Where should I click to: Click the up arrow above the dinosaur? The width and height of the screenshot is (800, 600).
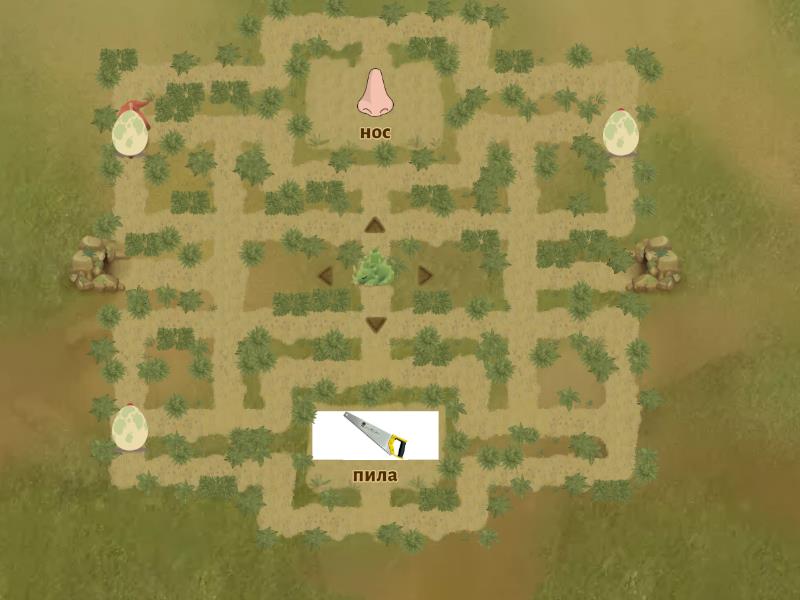(375, 225)
